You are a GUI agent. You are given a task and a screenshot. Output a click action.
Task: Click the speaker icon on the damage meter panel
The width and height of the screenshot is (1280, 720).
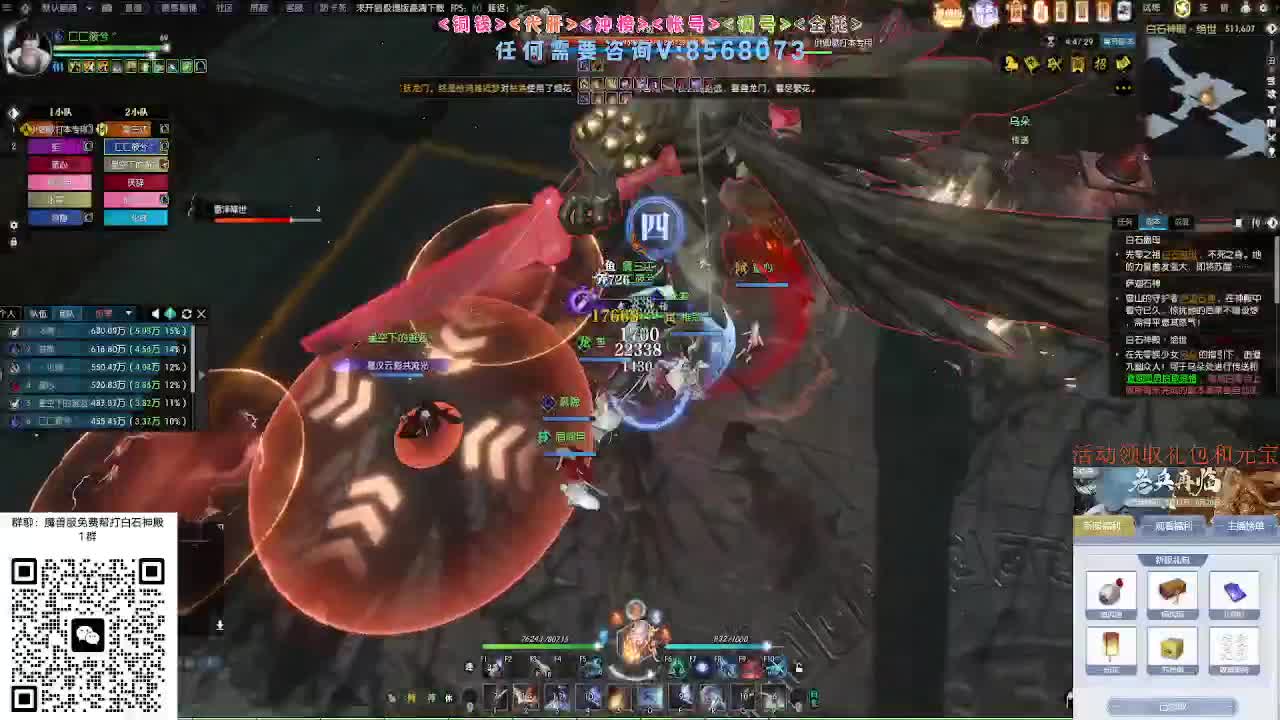click(x=155, y=314)
